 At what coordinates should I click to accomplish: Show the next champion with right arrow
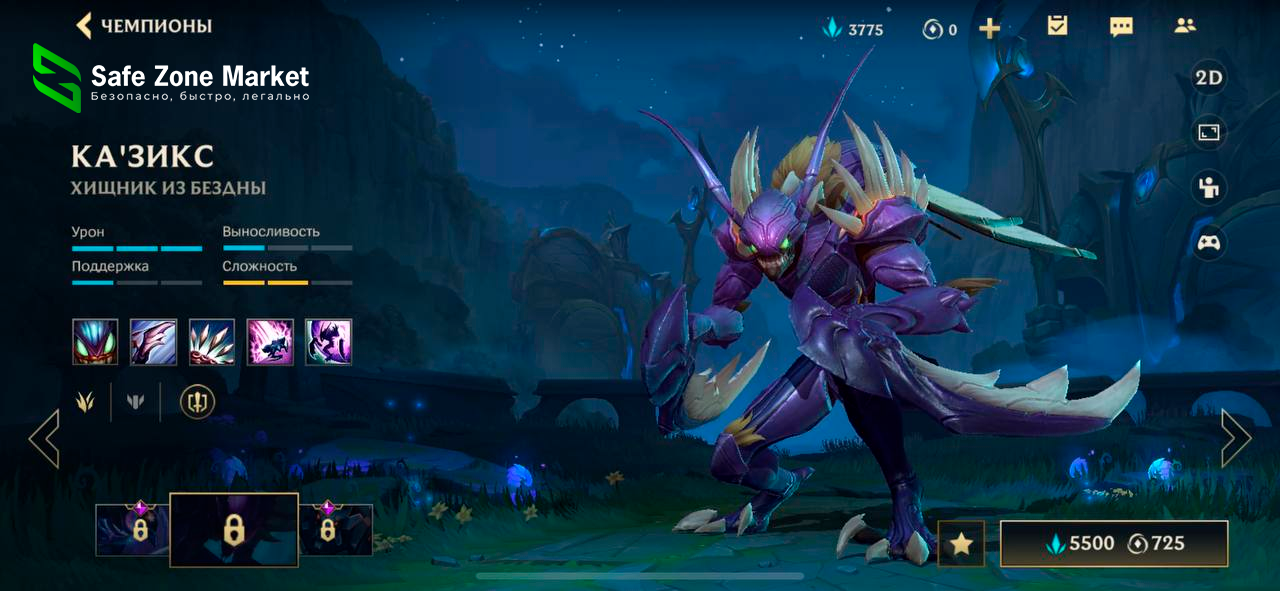[x=1235, y=438]
